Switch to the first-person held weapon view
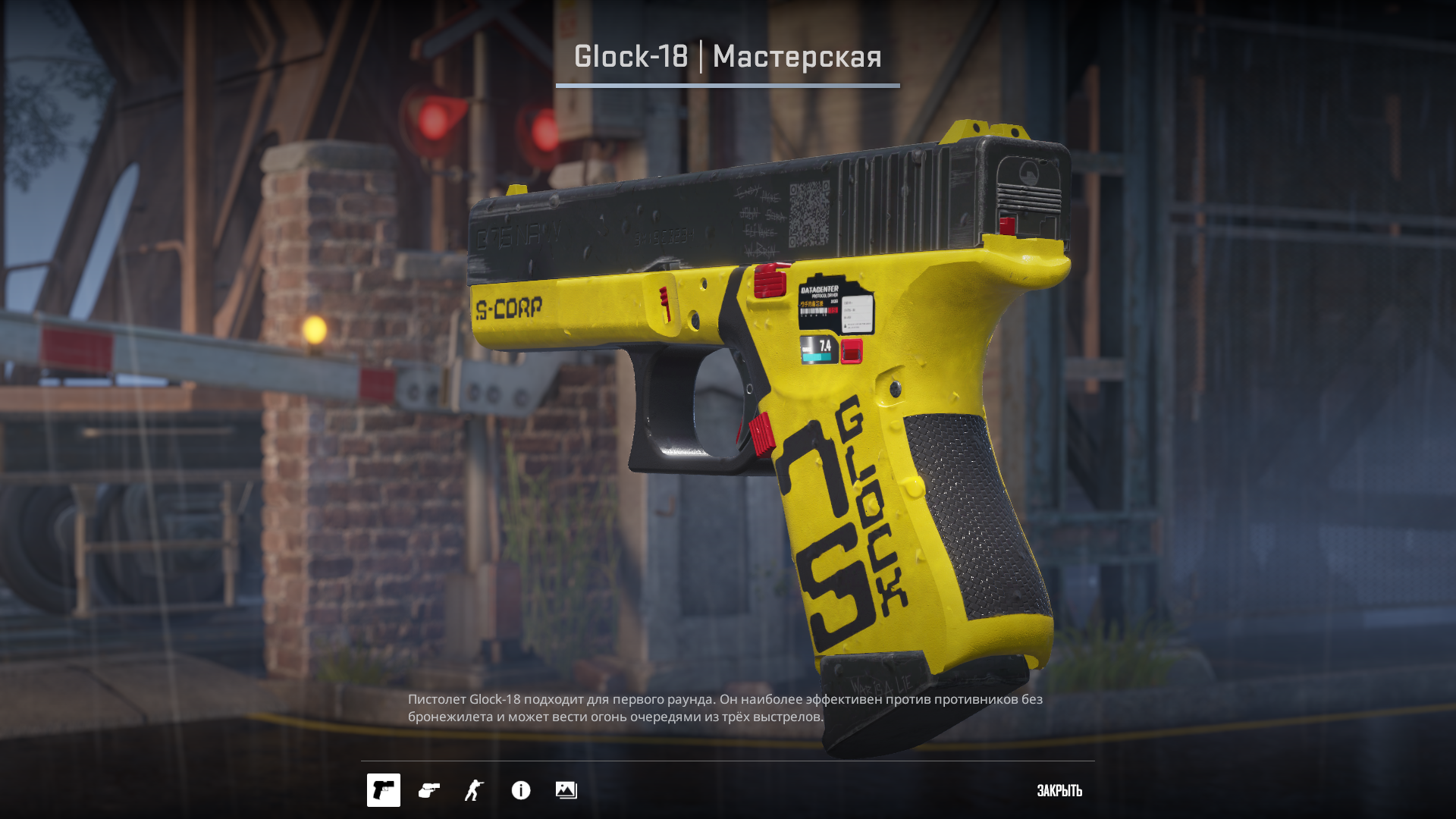The height and width of the screenshot is (819, 1456). pyautogui.click(x=429, y=790)
